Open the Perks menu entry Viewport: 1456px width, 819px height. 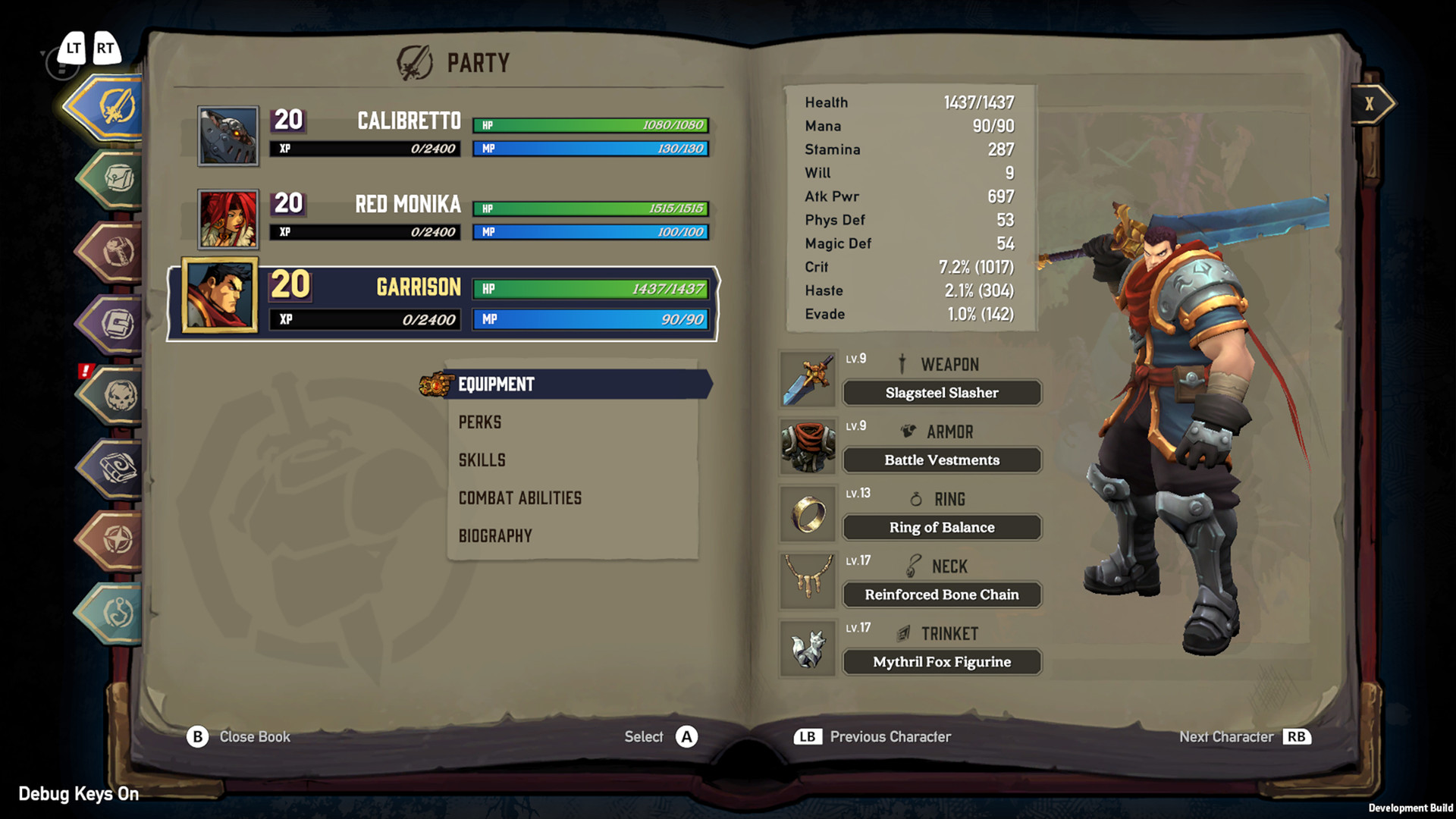[x=480, y=422]
